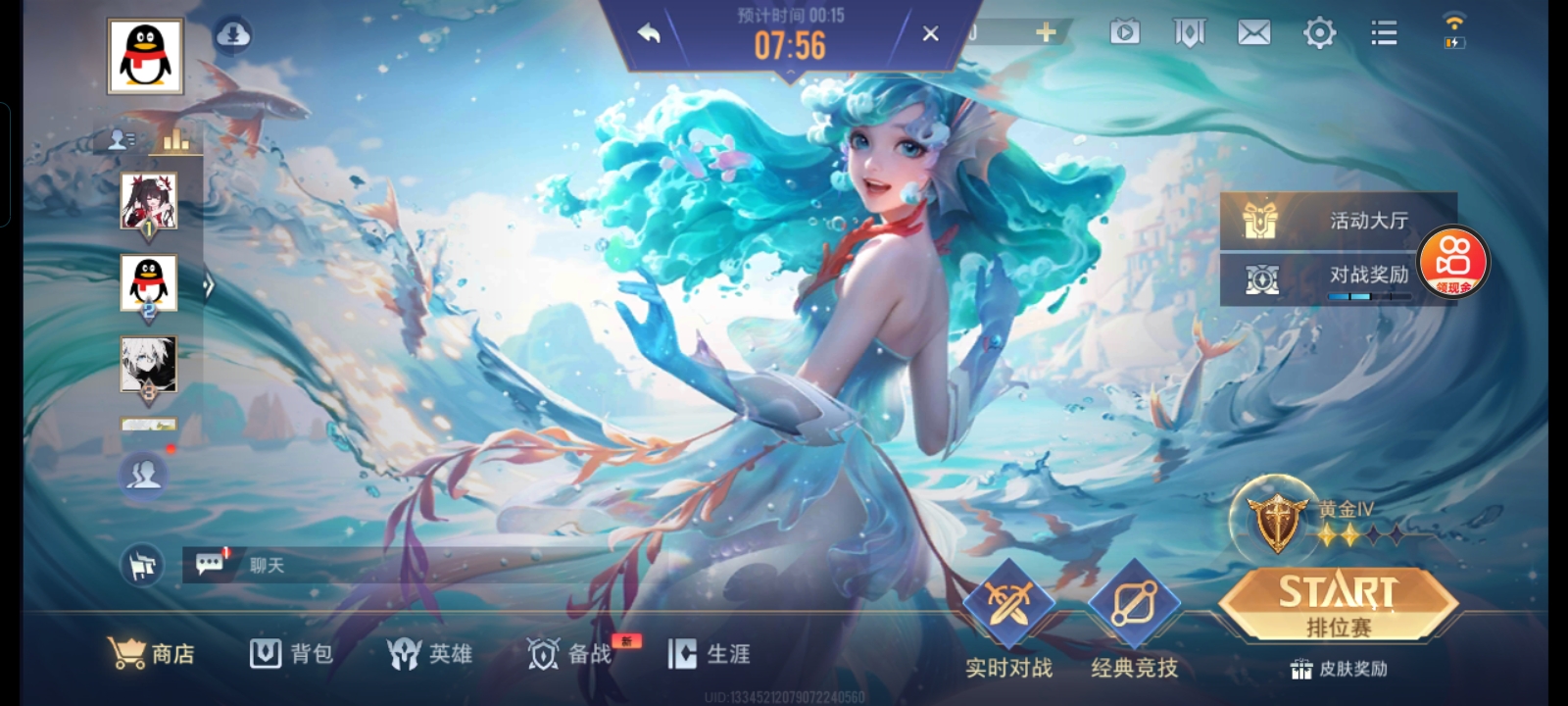Image resolution: width=1568 pixels, height=706 pixels.
Task: Open the task list icon
Action: pyautogui.click(x=1383, y=32)
